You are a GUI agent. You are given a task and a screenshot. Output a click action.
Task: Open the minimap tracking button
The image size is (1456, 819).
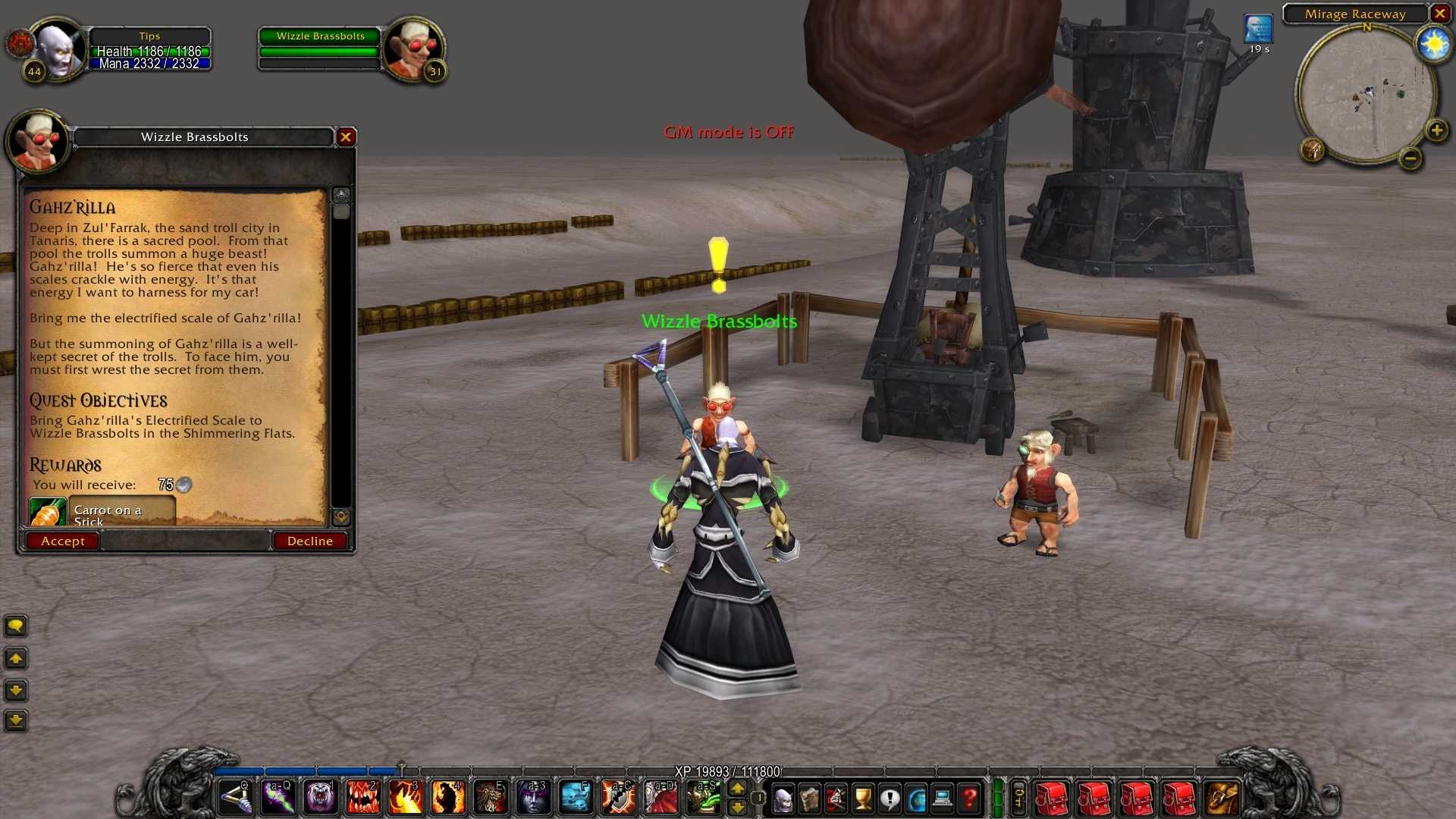(x=1313, y=149)
